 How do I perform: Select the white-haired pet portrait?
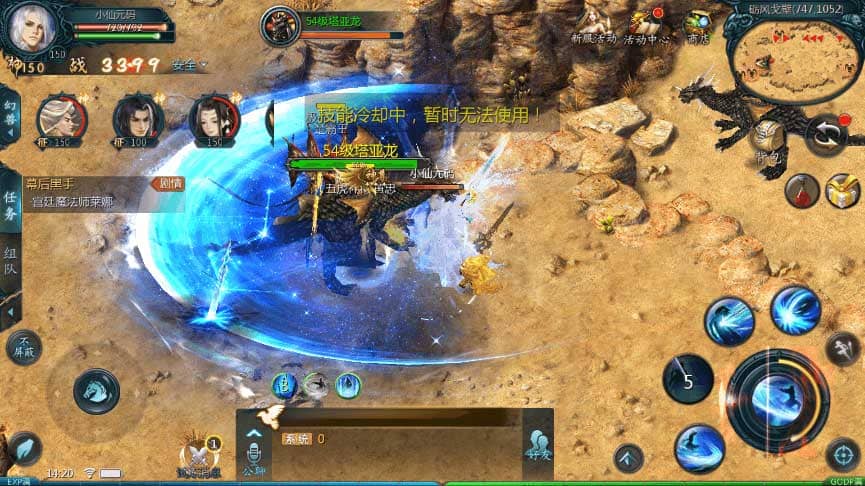pos(61,120)
